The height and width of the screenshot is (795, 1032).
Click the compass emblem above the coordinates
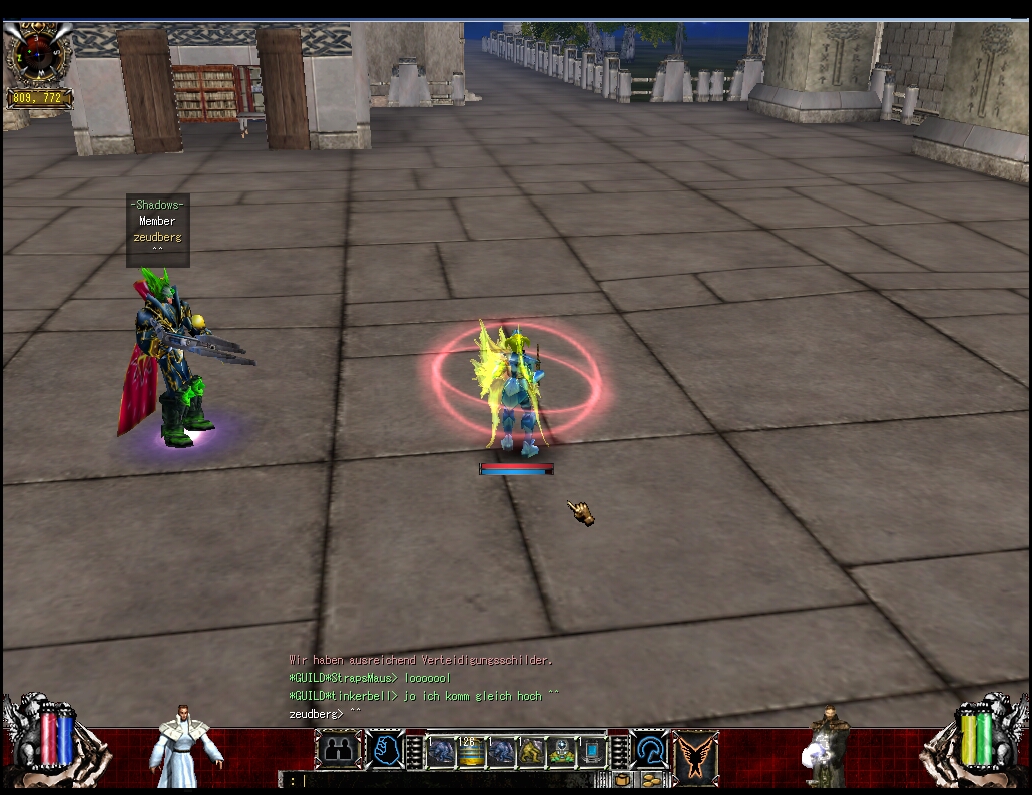click(38, 52)
